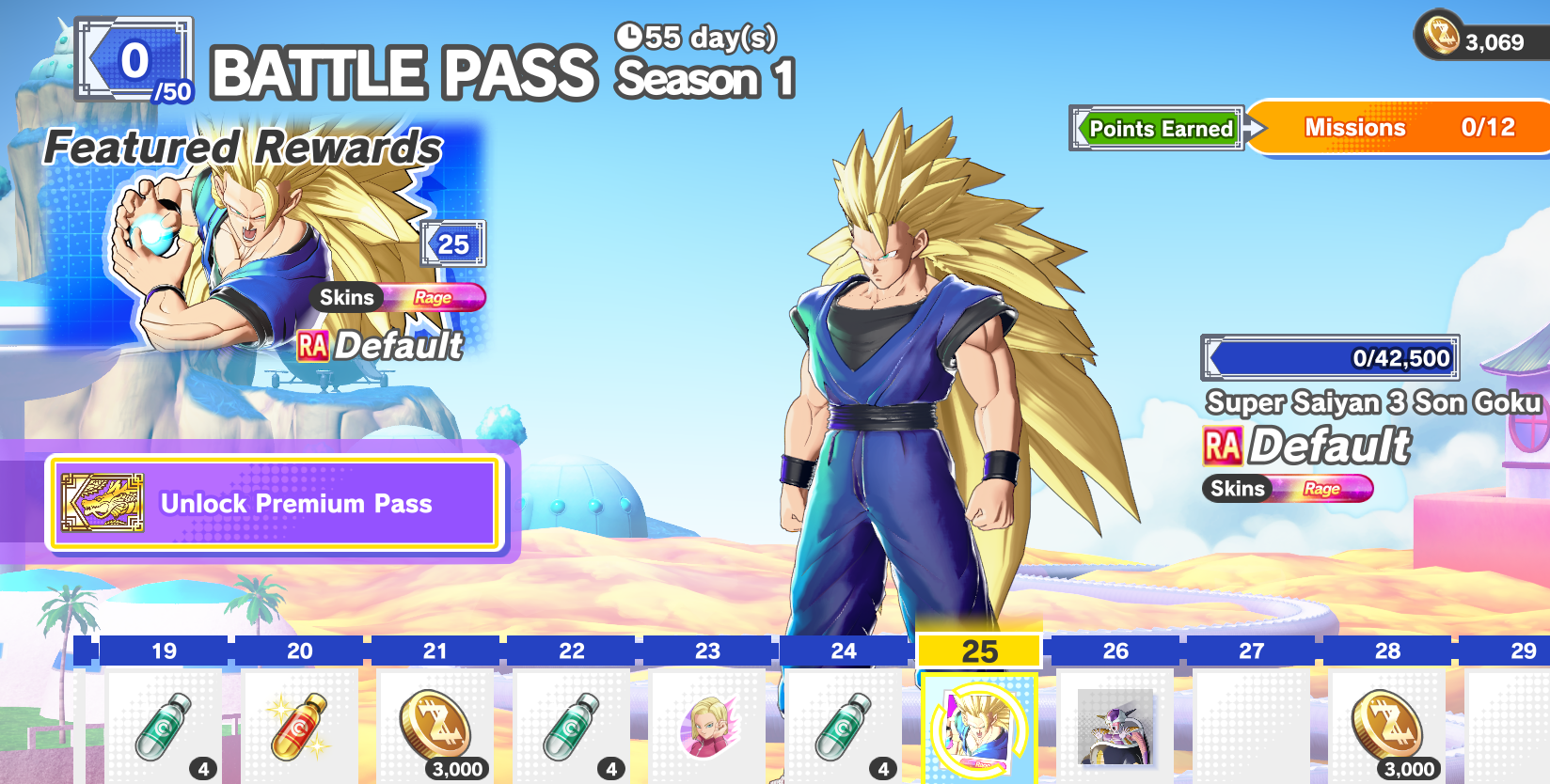Select the tier 25 Goku skin reward
This screenshot has height=784, width=1550.
pyautogui.click(x=979, y=728)
